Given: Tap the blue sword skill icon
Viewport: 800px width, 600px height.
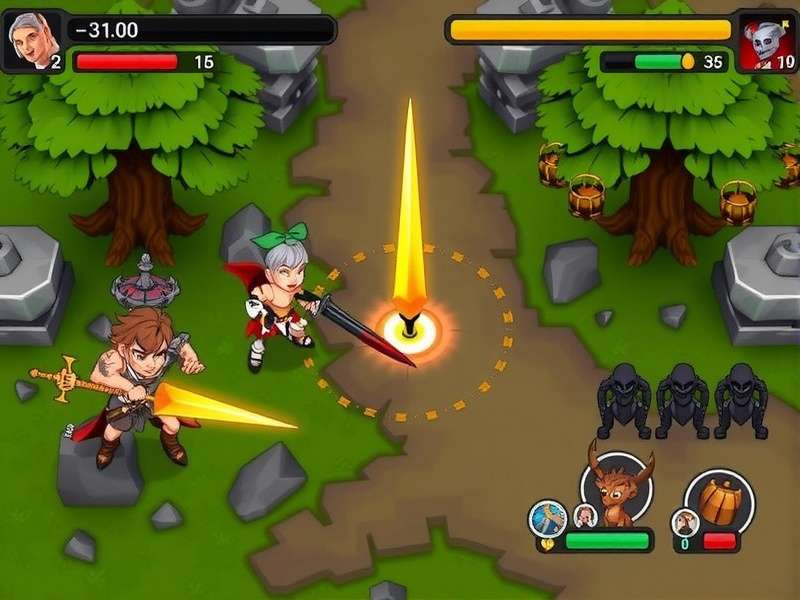Looking at the screenshot, I should [548, 518].
